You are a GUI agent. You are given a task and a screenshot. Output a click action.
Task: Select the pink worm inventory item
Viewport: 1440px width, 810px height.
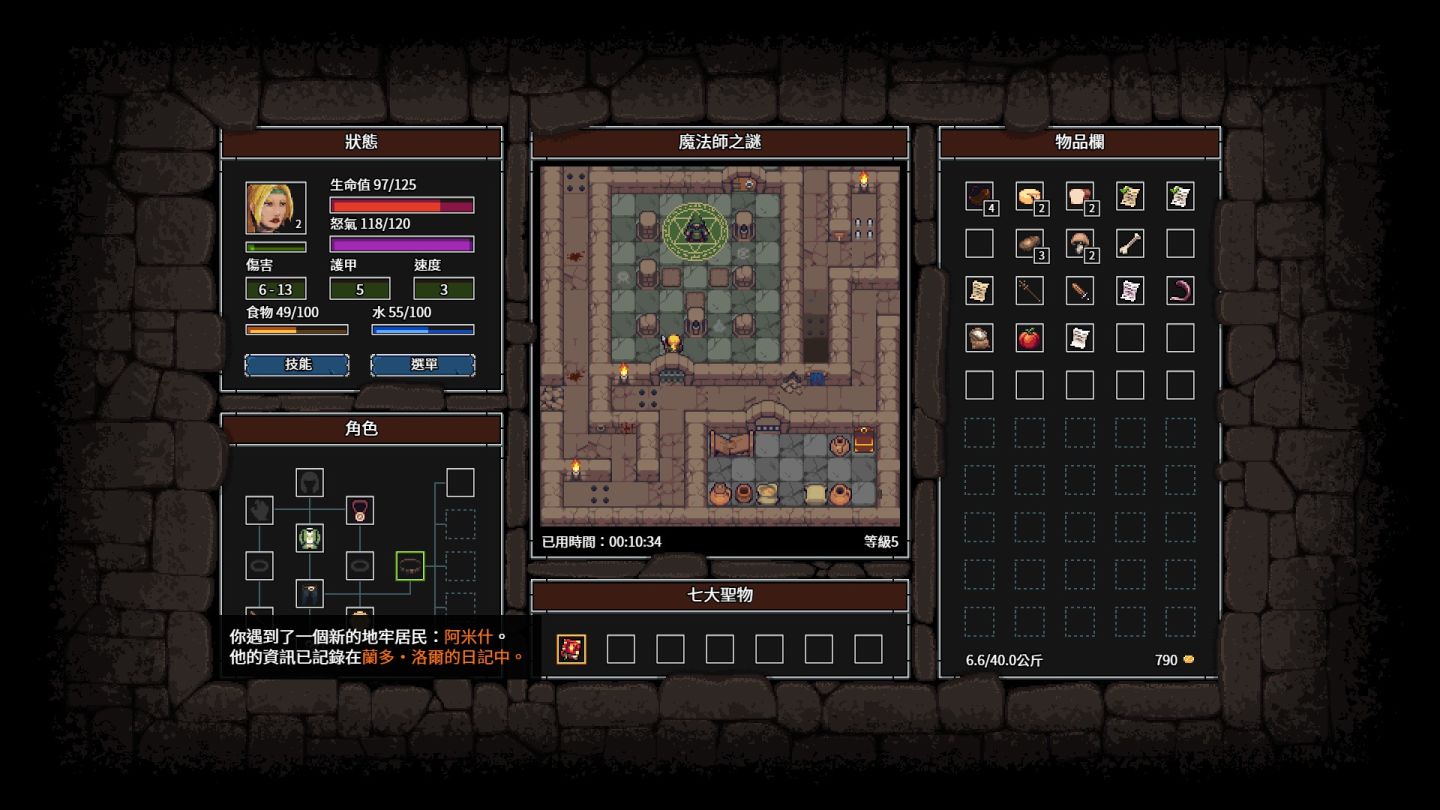point(1180,291)
